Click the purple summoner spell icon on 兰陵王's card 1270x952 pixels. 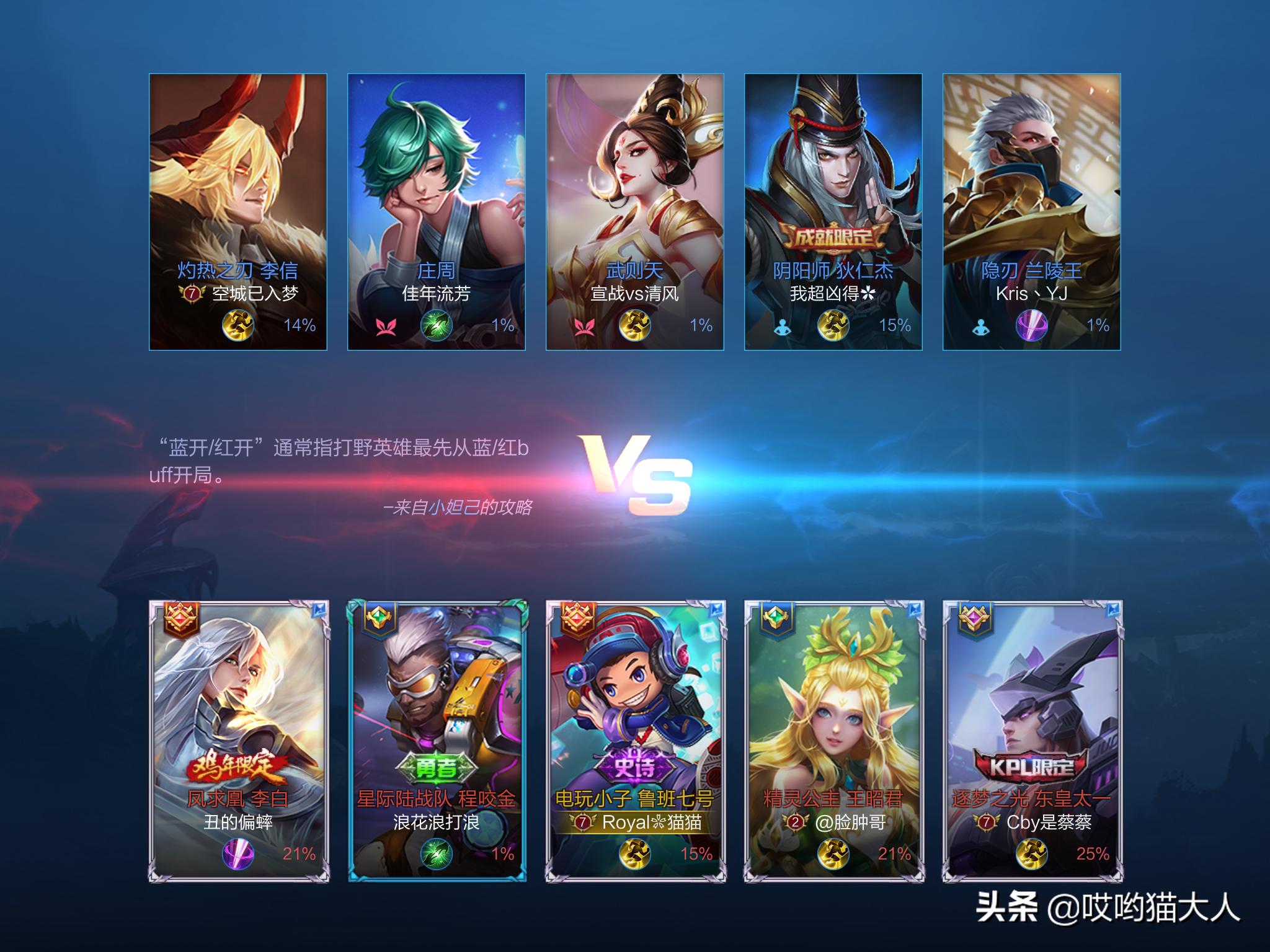(x=1031, y=325)
